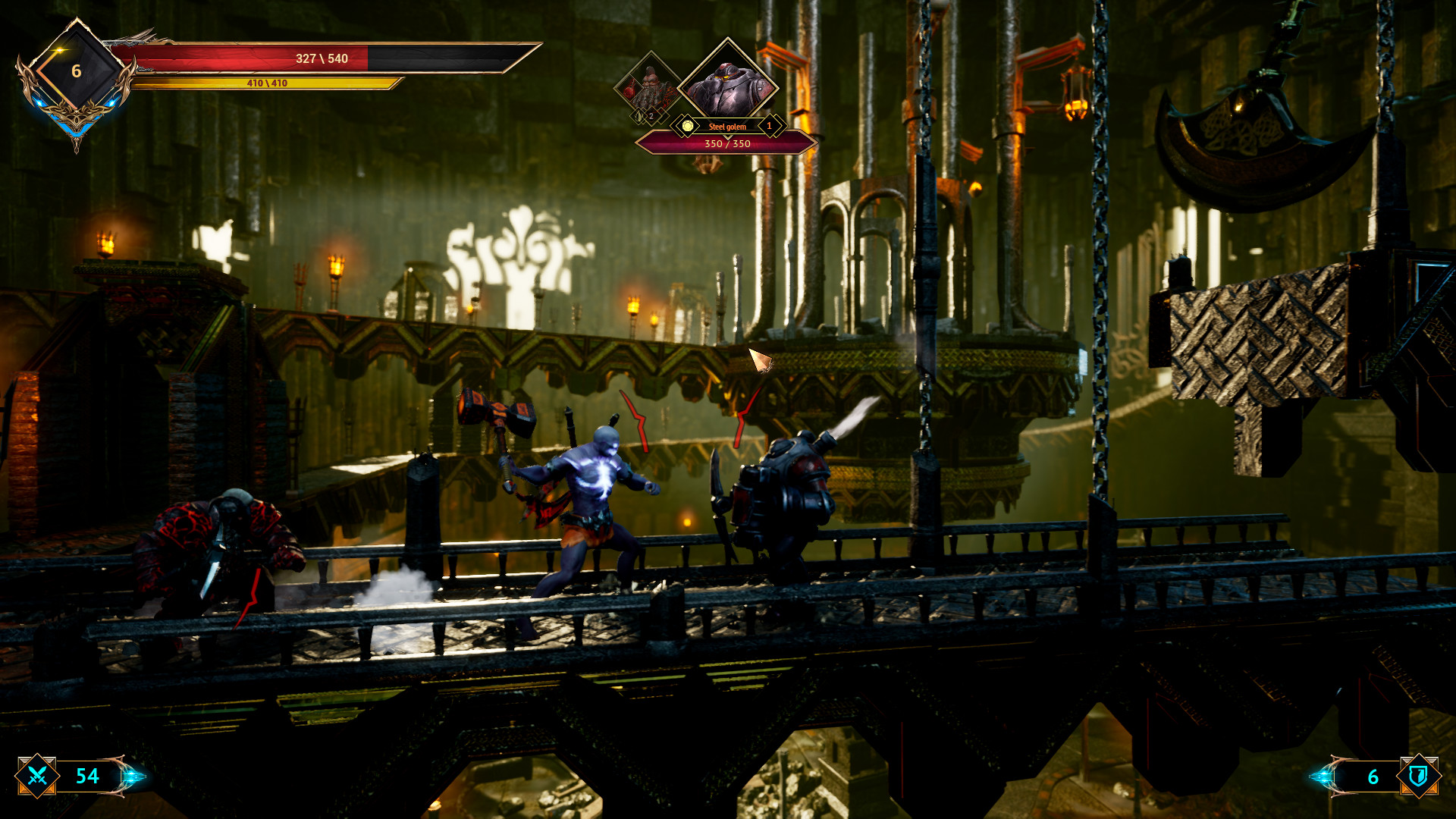The width and height of the screenshot is (1456, 819).
Task: Click the level 6 diamond emblem
Action: click(76, 72)
